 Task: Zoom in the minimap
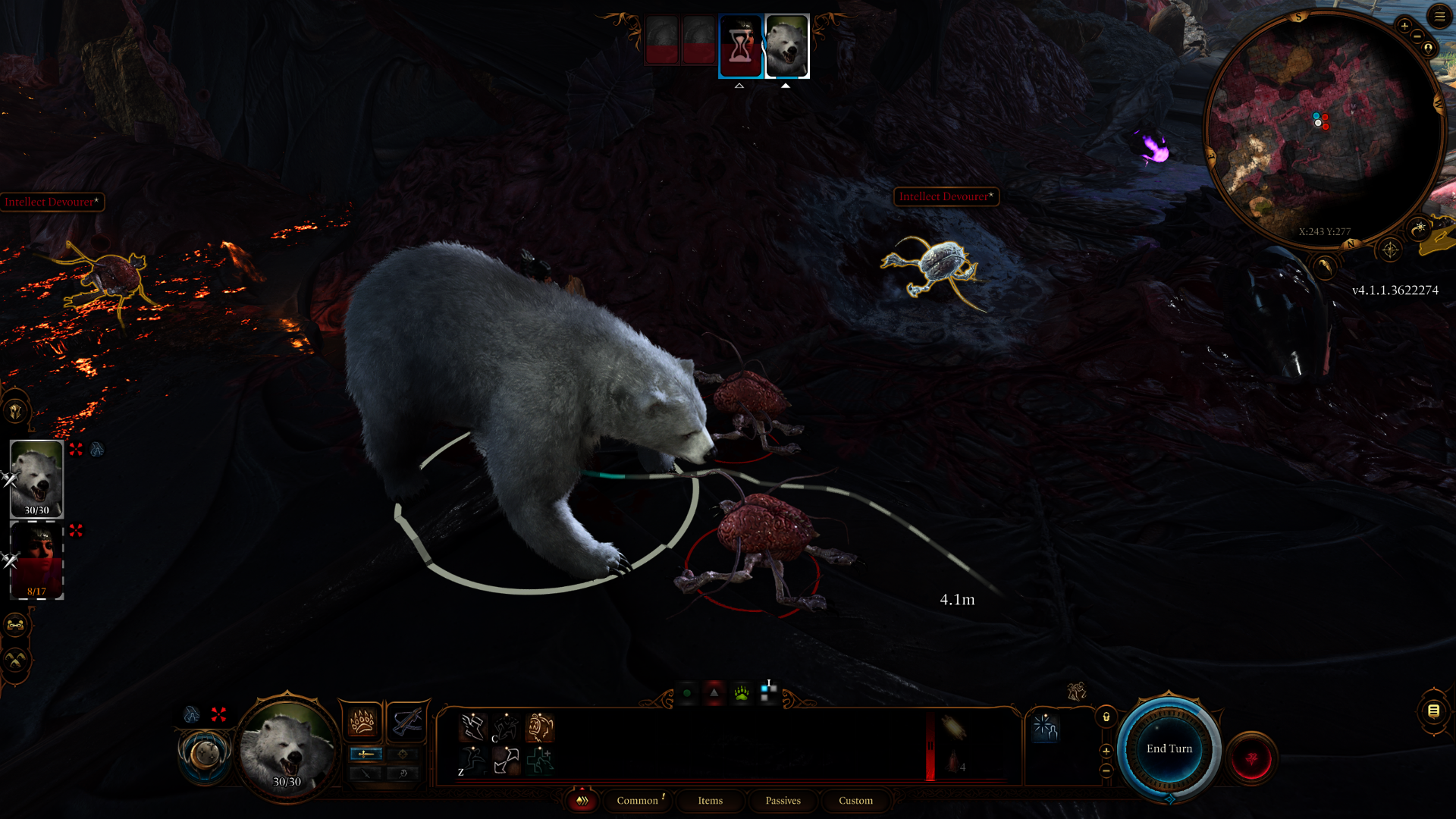point(1404,27)
